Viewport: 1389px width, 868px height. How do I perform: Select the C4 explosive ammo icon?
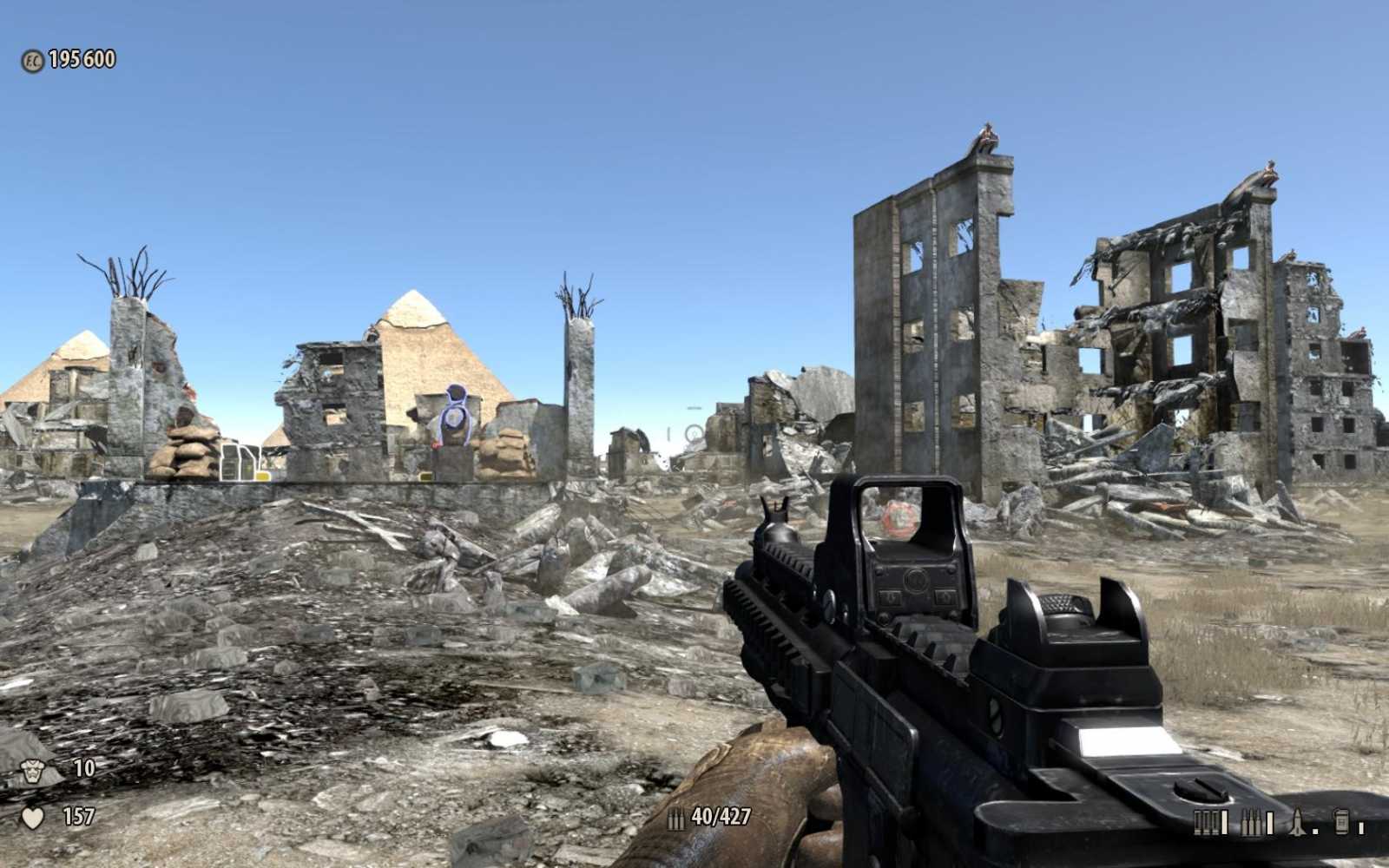[1343, 820]
